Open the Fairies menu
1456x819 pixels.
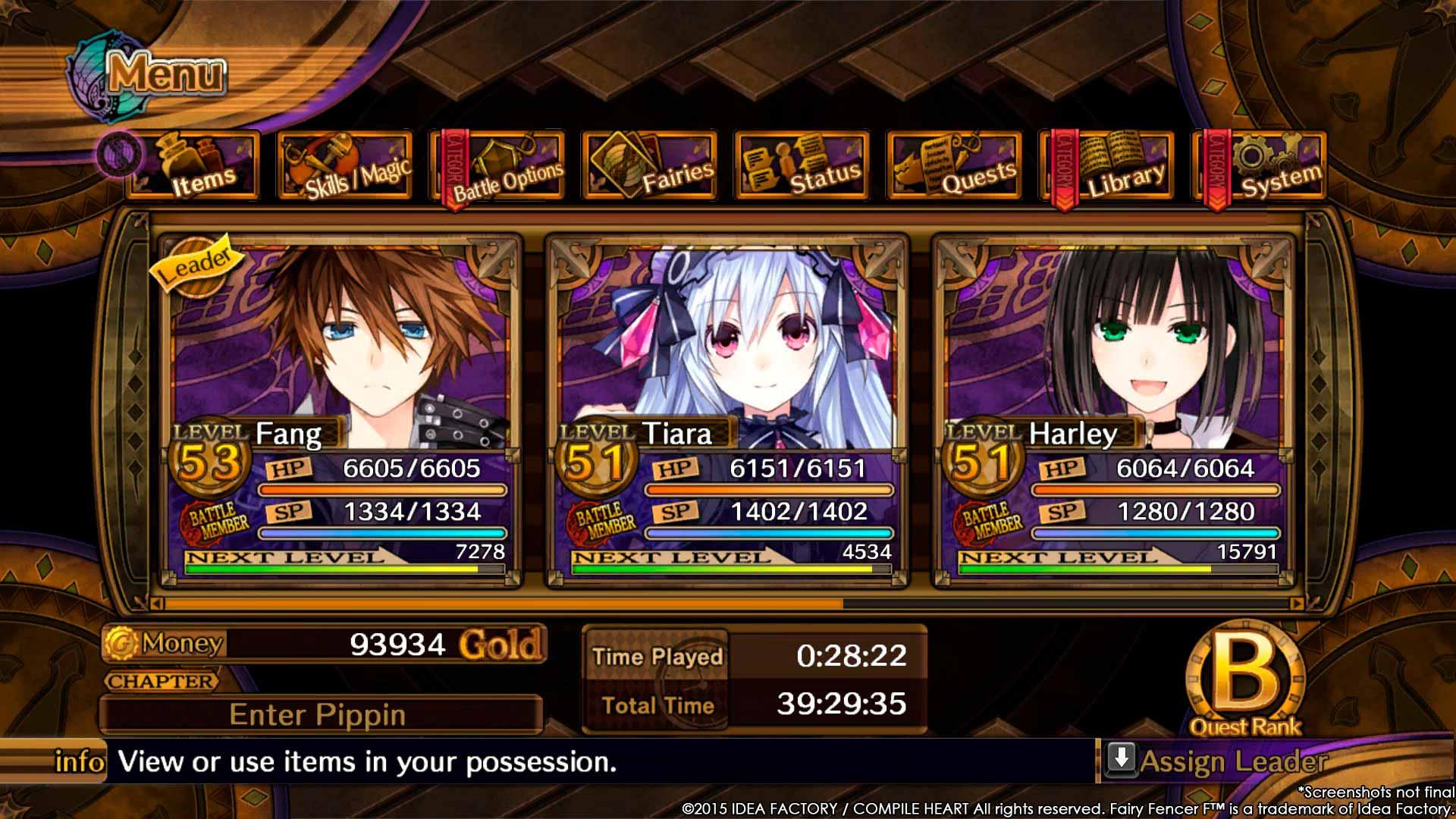tap(651, 167)
